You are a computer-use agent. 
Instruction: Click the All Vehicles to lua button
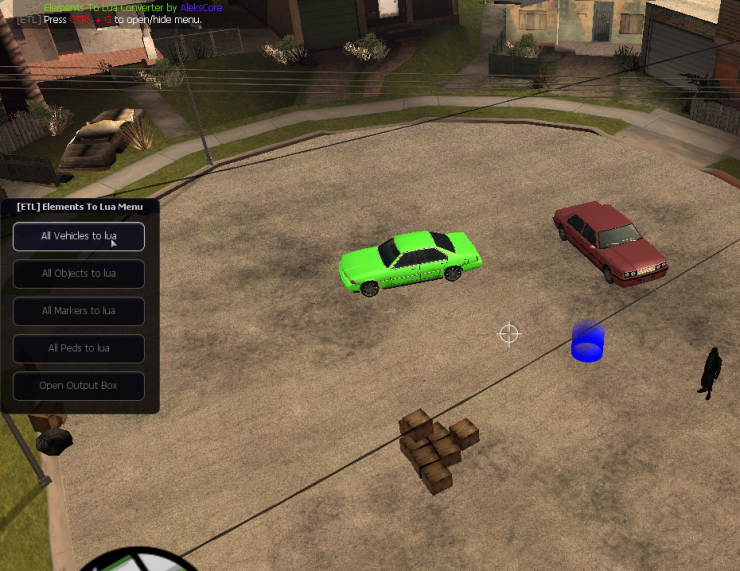tap(78, 236)
